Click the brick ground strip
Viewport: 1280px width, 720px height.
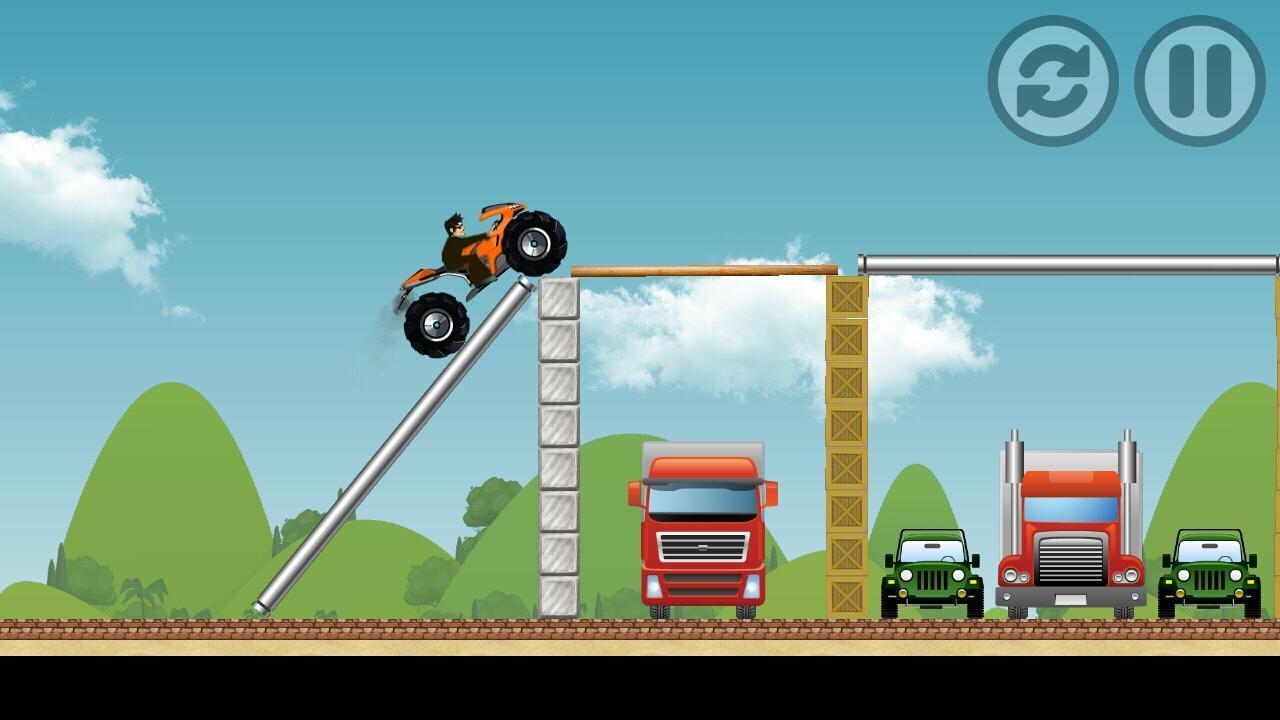coord(400,632)
